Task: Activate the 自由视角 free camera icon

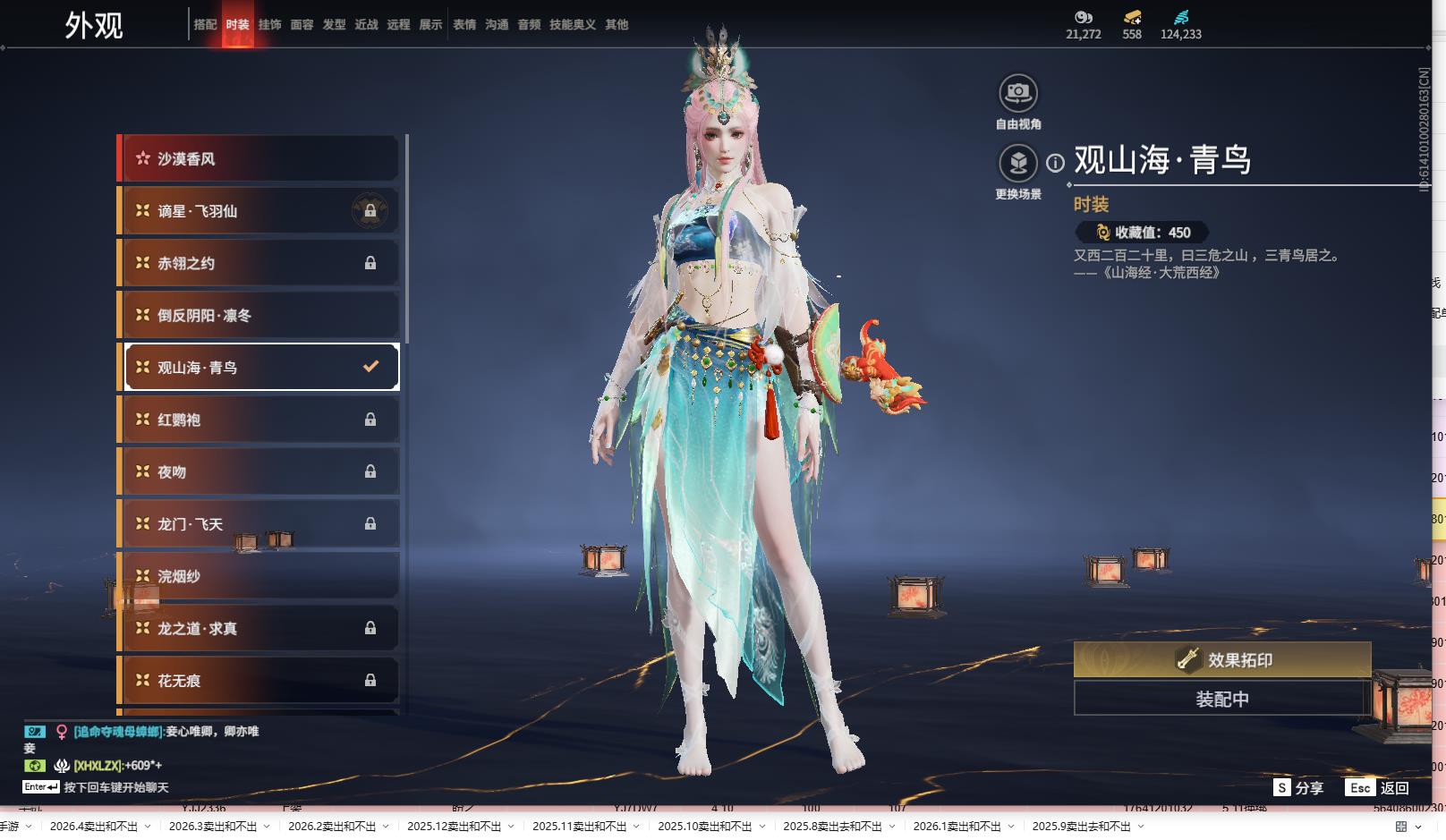Action: (1018, 93)
